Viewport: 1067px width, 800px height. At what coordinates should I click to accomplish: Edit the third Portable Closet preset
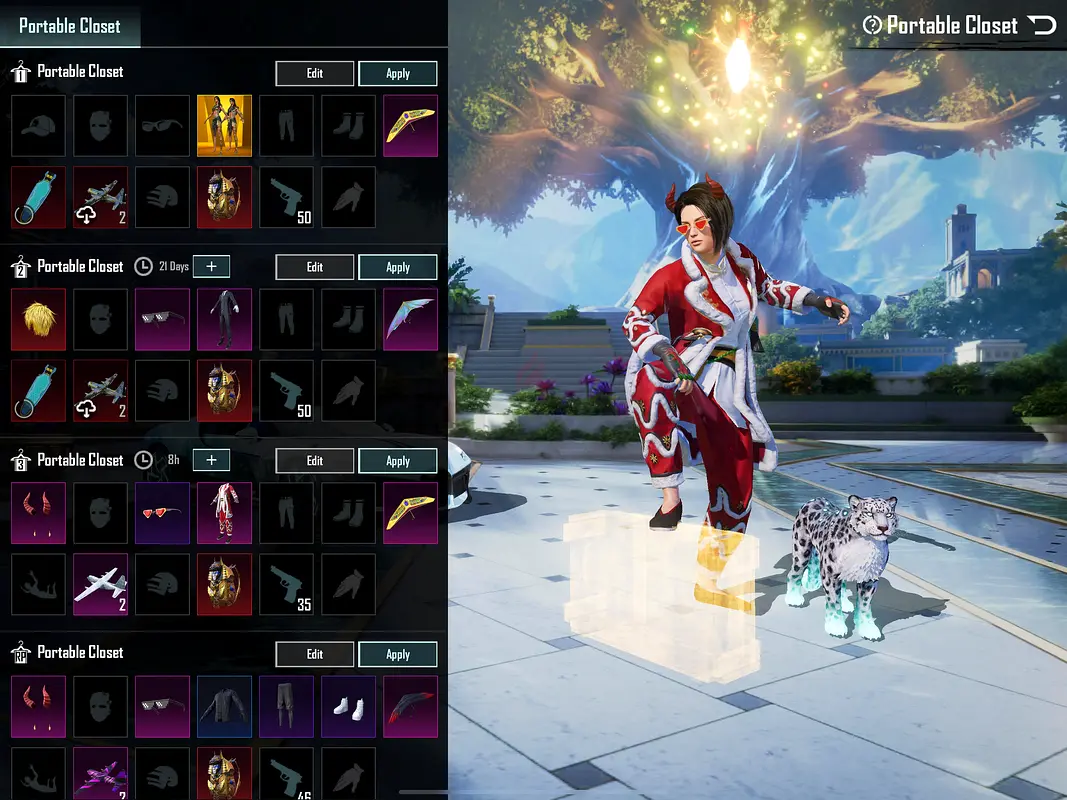click(314, 461)
